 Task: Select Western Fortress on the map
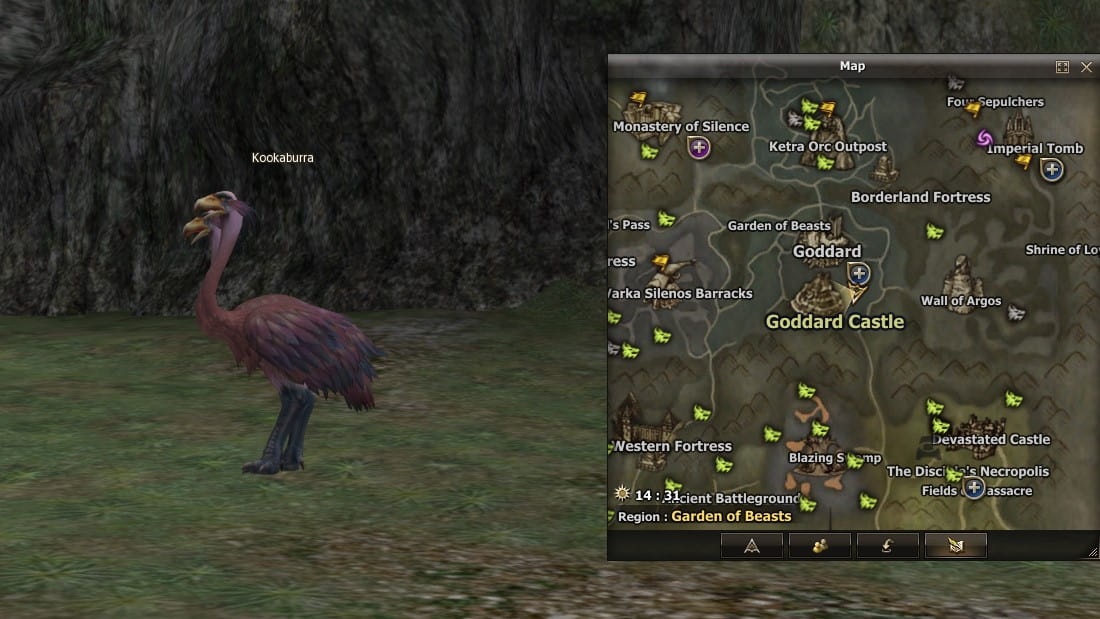(x=673, y=446)
